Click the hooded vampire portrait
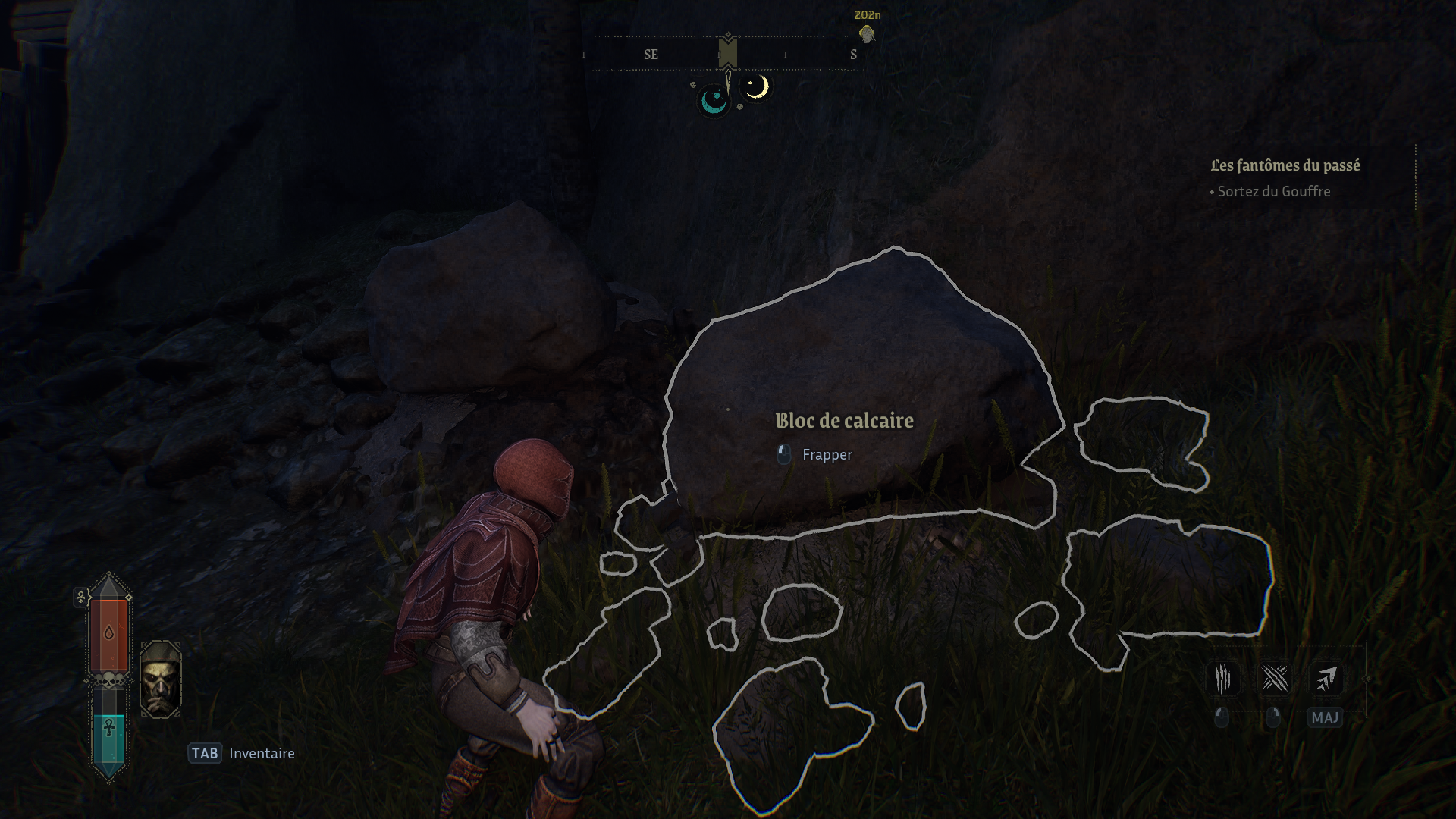 161,679
